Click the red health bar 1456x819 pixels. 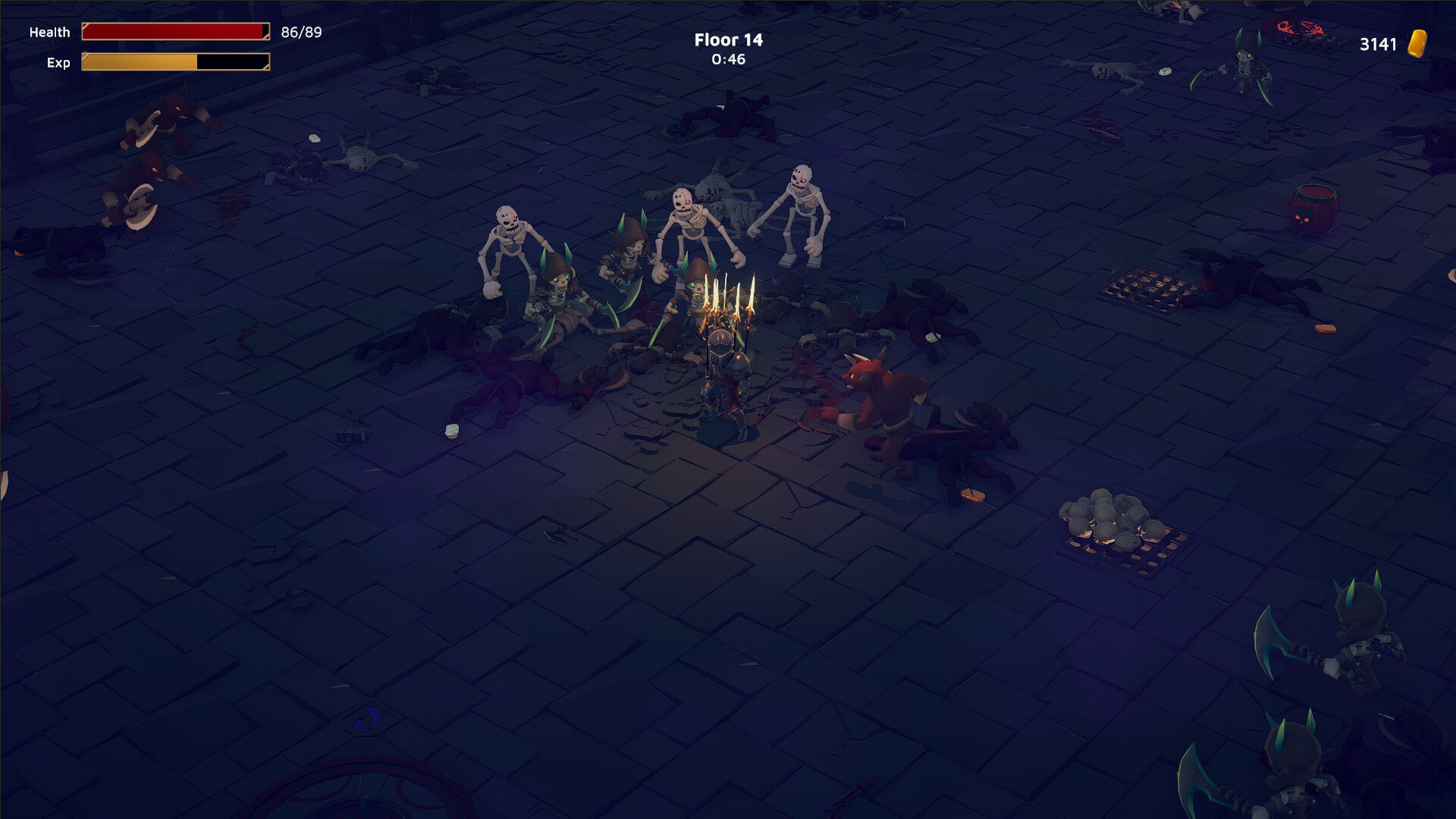(174, 31)
